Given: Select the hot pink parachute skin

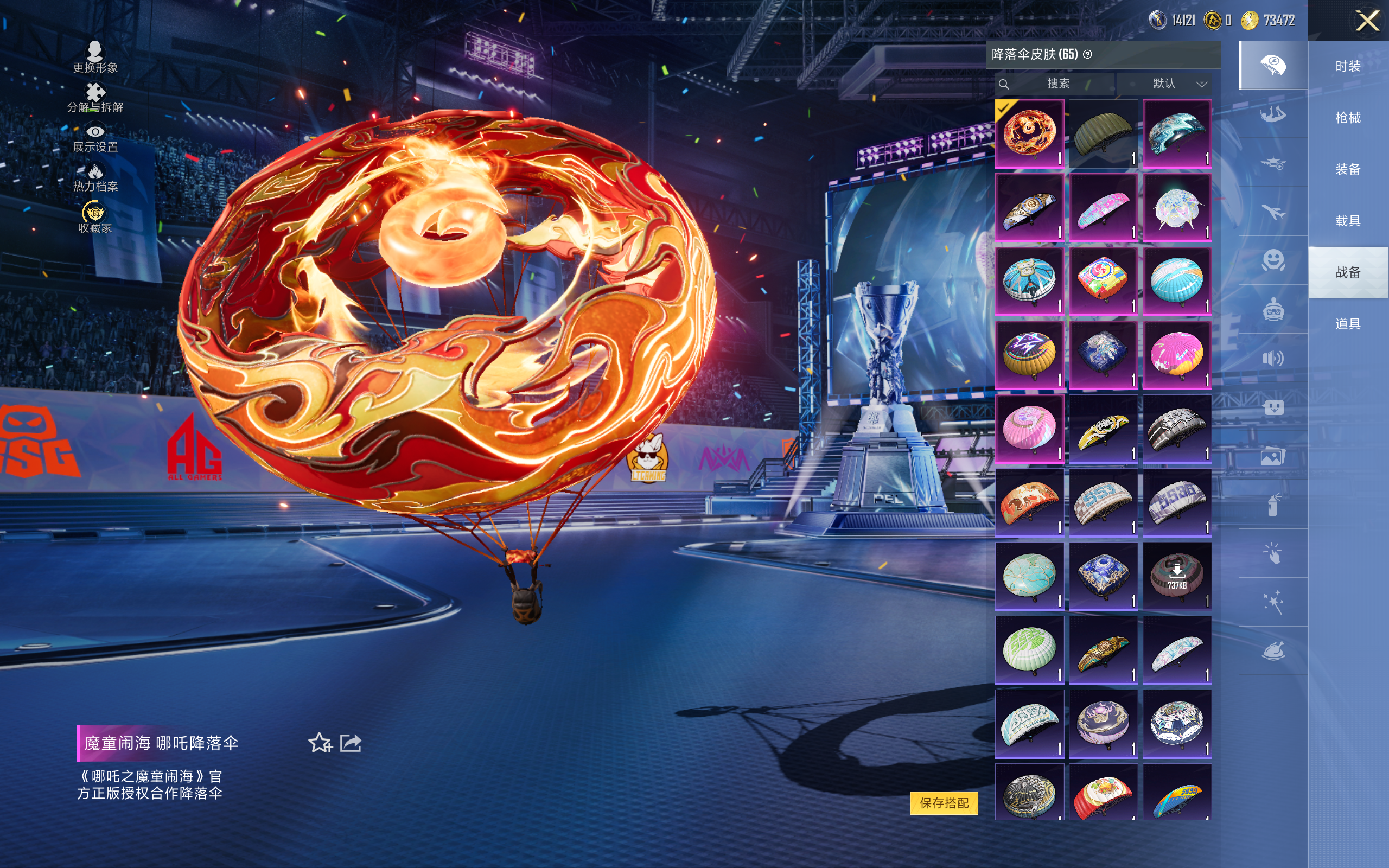Looking at the screenshot, I should (x=1177, y=355).
